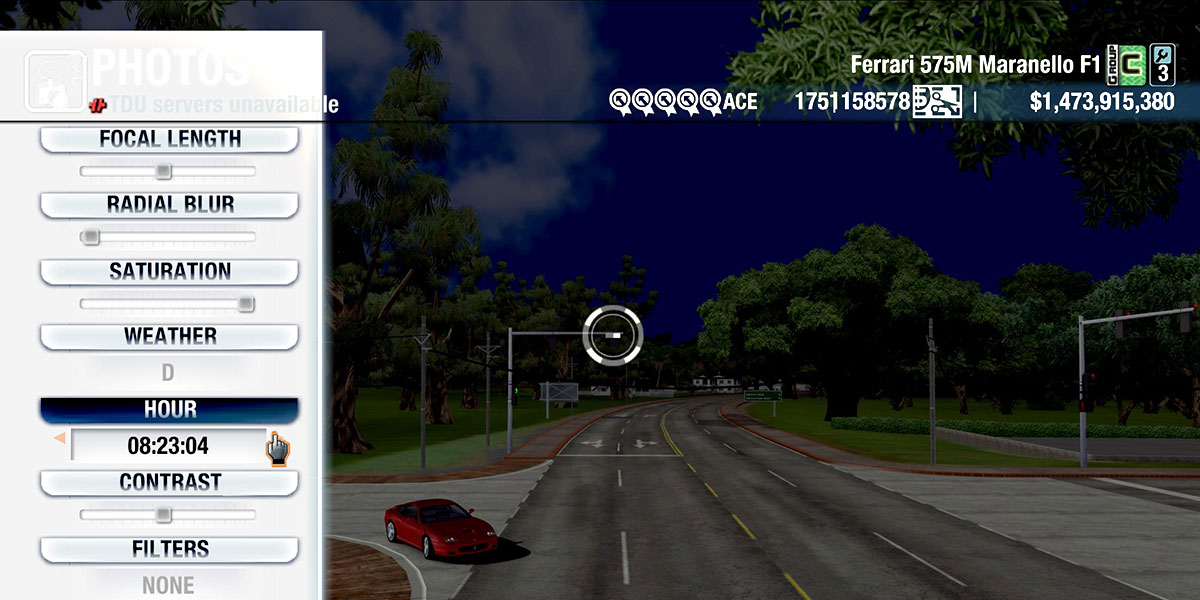Choose the Contrast option
1200x600 pixels.
pos(169,482)
